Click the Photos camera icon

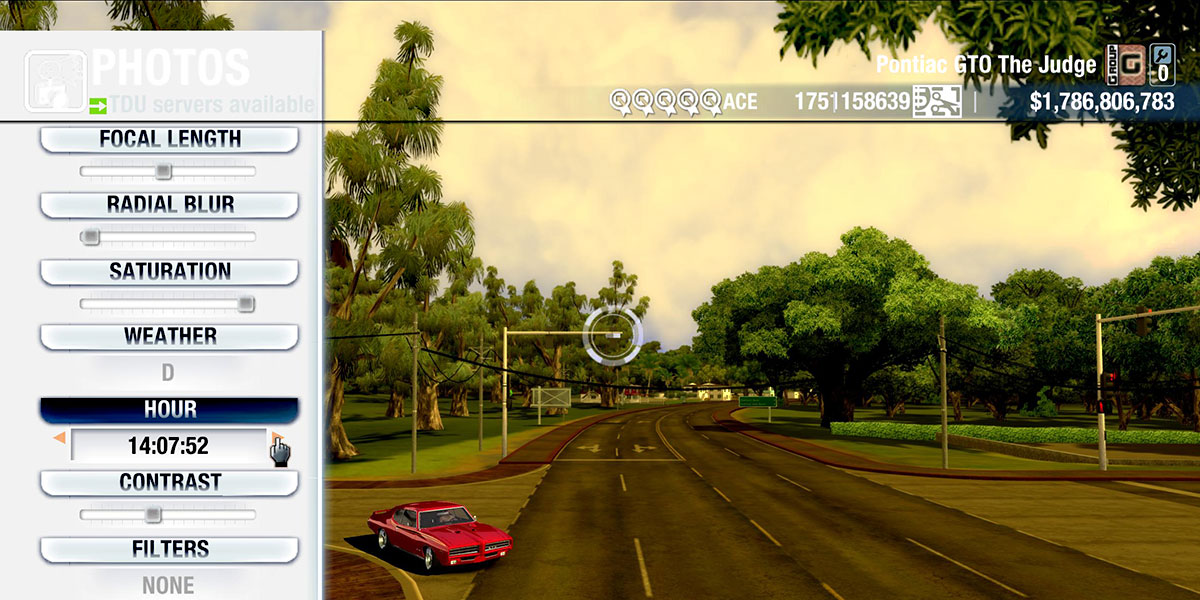54,80
